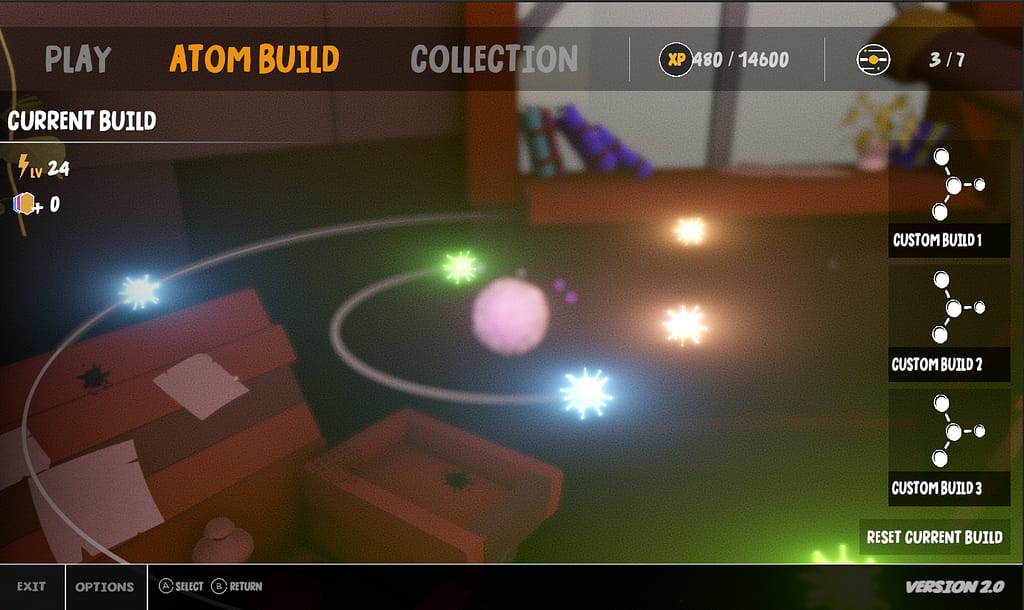Screen dimensions: 1024x610
Task: Open the Options menu
Action: [105, 587]
